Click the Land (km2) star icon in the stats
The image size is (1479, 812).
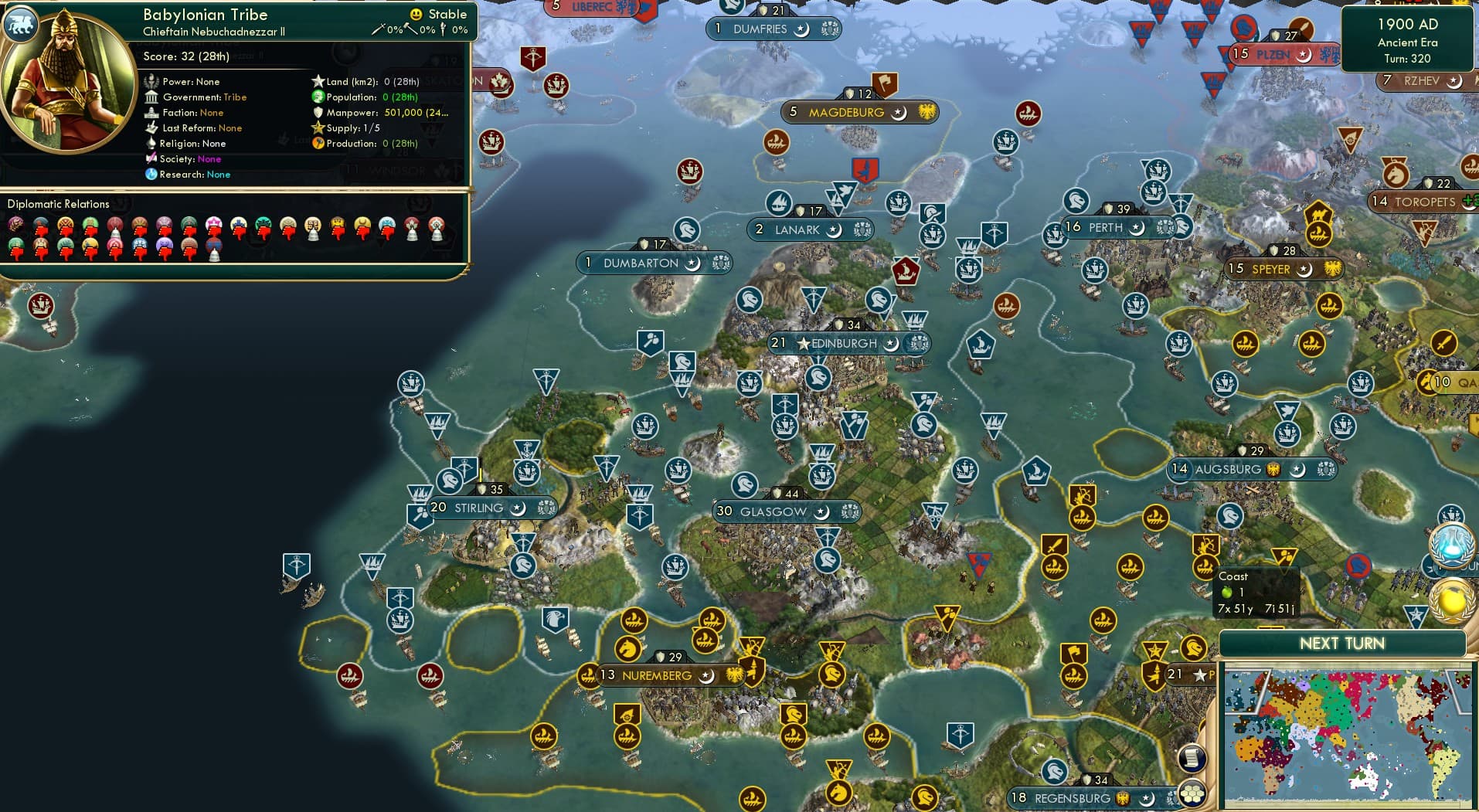click(x=318, y=81)
